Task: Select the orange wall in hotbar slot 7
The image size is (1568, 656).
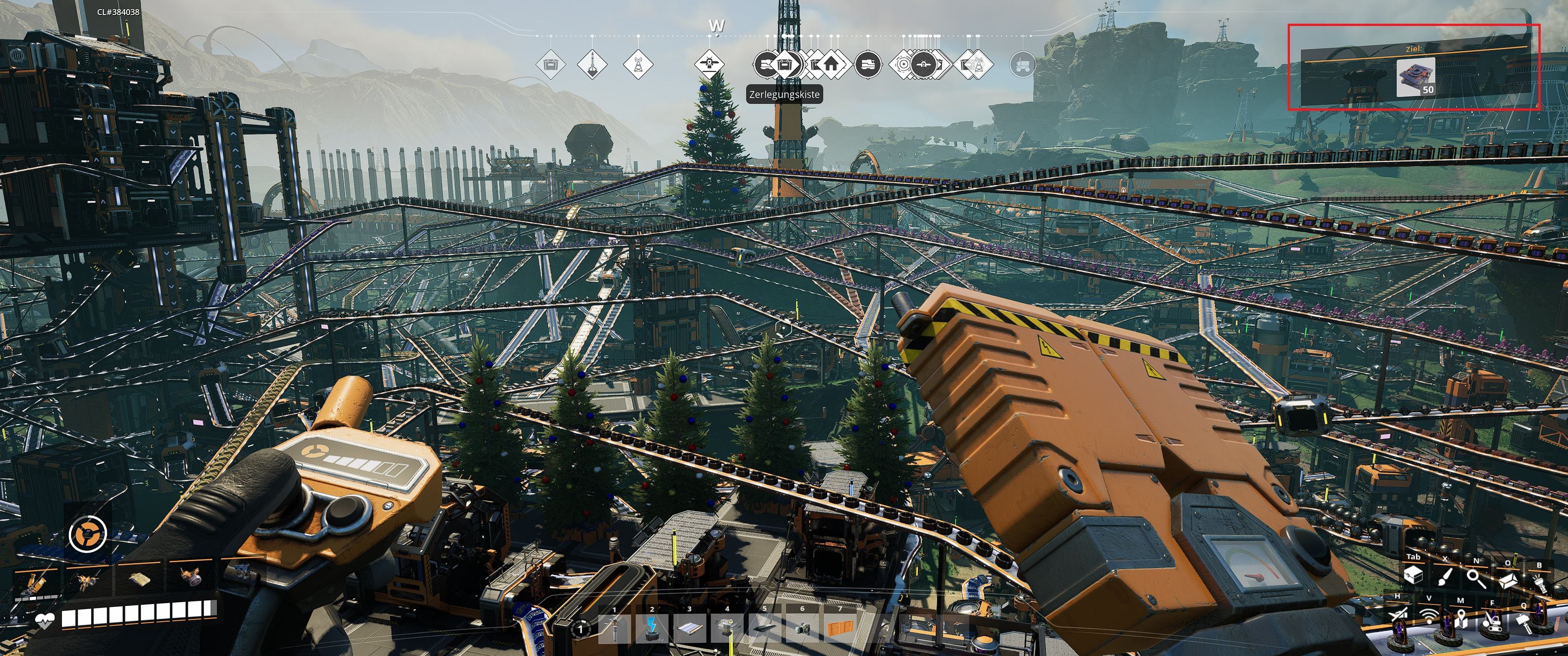Action: tap(840, 629)
